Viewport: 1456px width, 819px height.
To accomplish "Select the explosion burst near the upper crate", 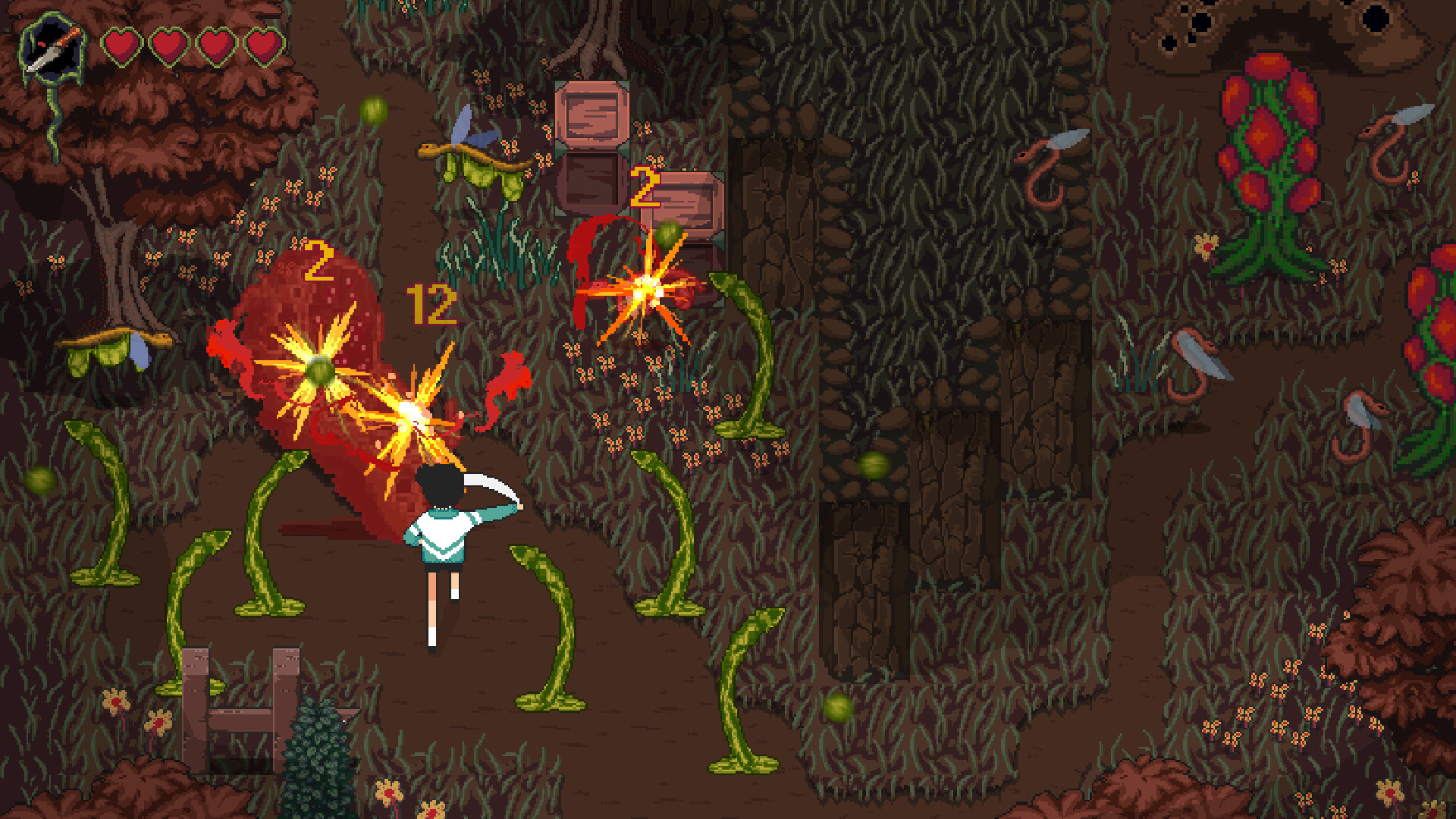I will pyautogui.click(x=646, y=290).
